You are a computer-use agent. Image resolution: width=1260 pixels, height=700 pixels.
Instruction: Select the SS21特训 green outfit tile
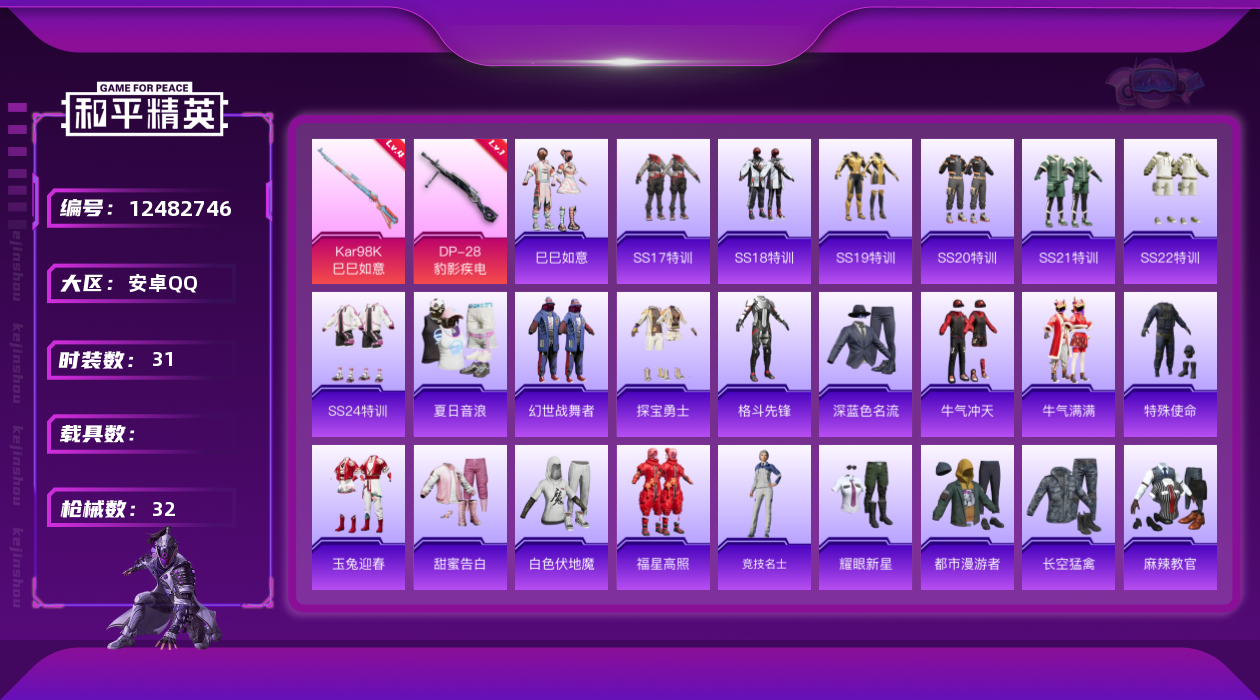(x=1068, y=211)
